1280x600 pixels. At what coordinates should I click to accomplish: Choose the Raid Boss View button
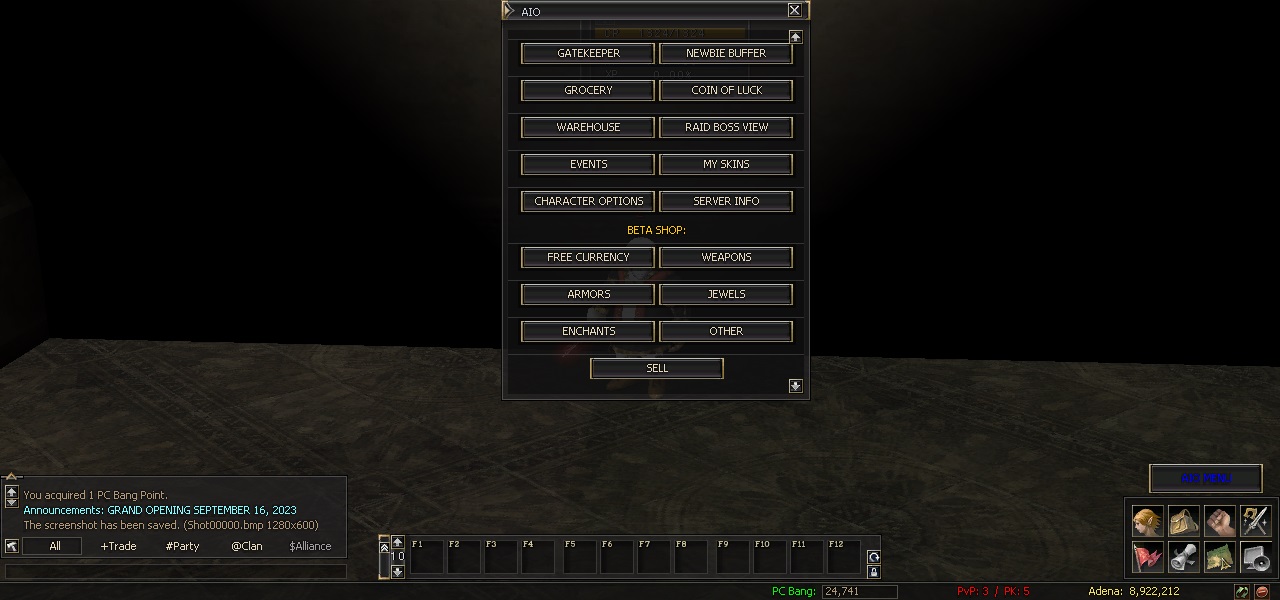click(726, 127)
